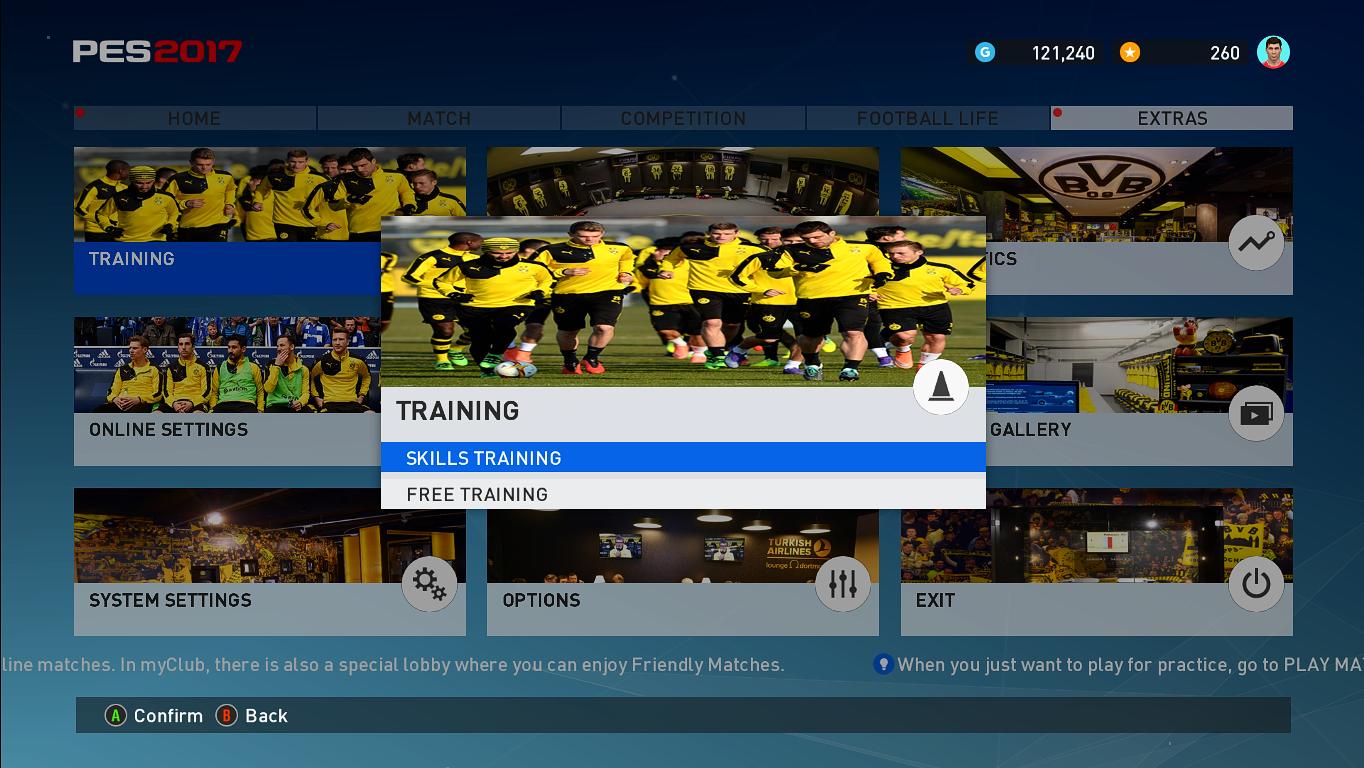Open the COMPETITION tab
The height and width of the screenshot is (768, 1364).
(x=682, y=118)
